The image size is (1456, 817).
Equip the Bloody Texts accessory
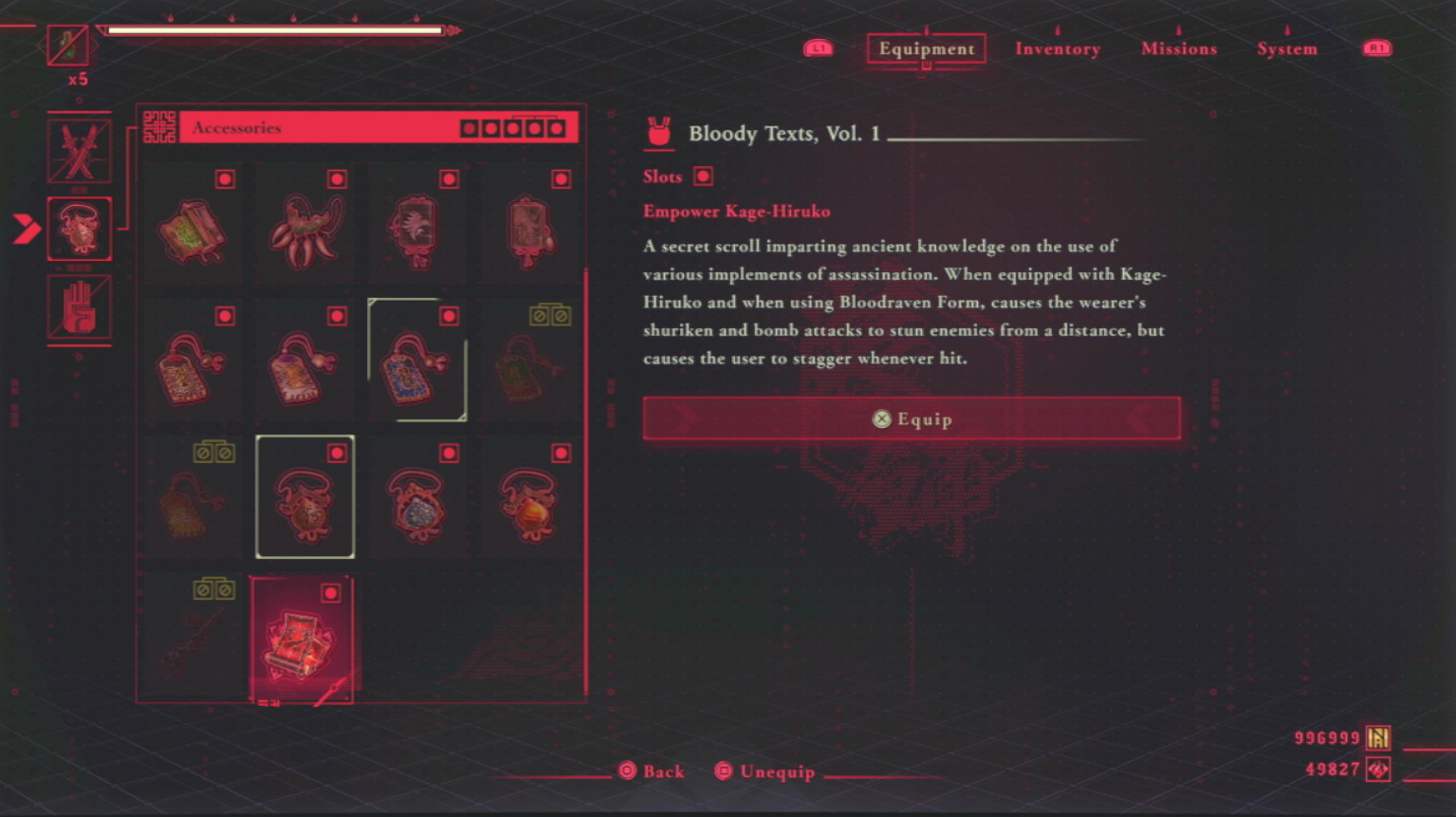911,418
